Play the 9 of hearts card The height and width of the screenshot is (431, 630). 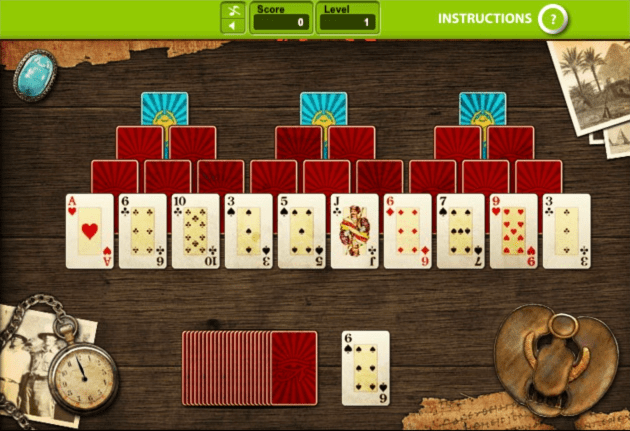click(513, 231)
